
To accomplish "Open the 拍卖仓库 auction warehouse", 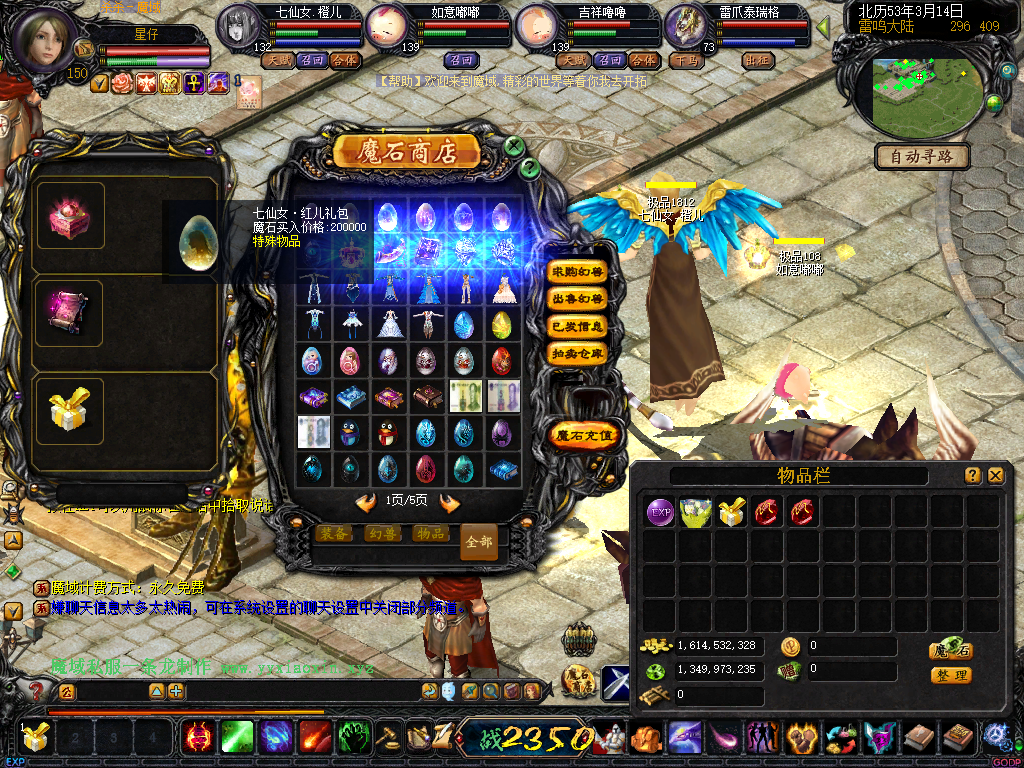I will point(578,353).
